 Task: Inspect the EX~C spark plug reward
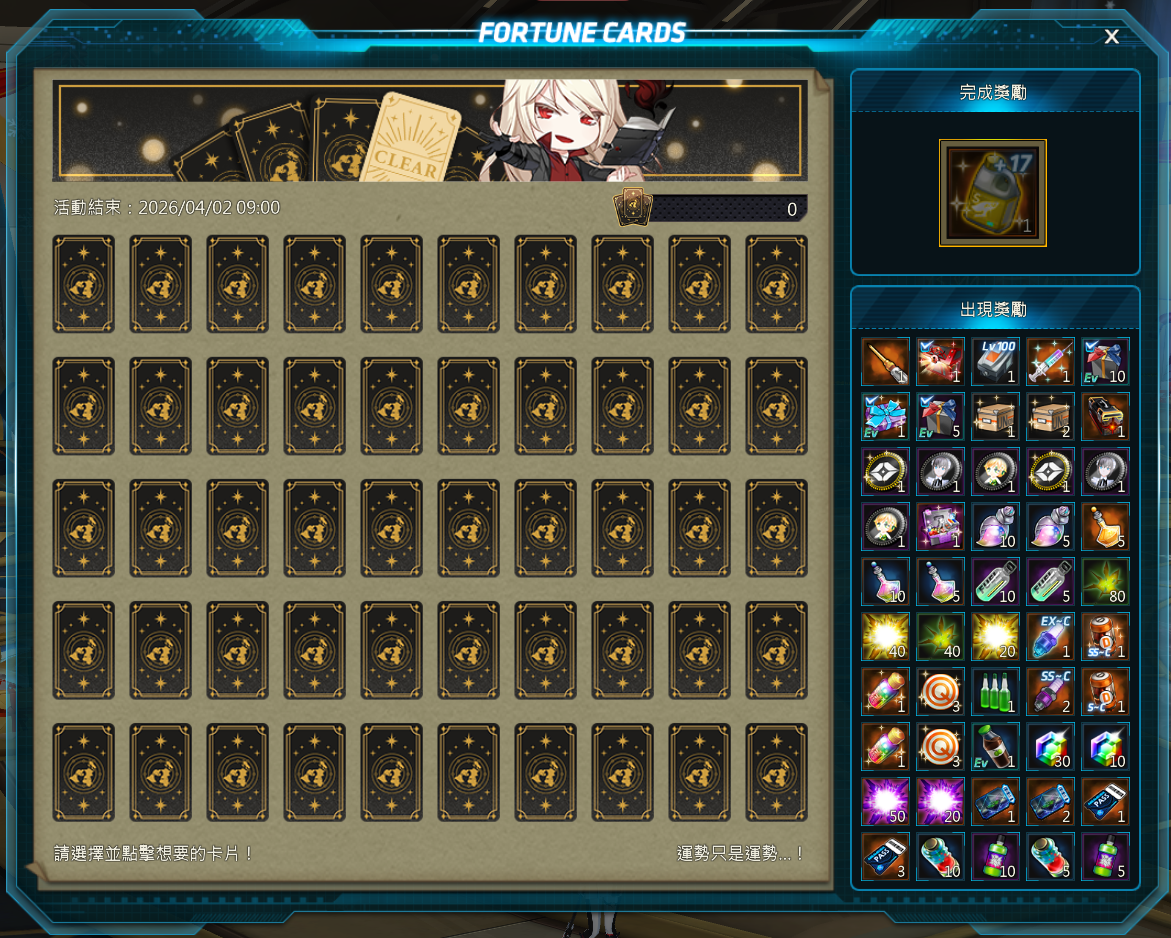pos(1050,636)
